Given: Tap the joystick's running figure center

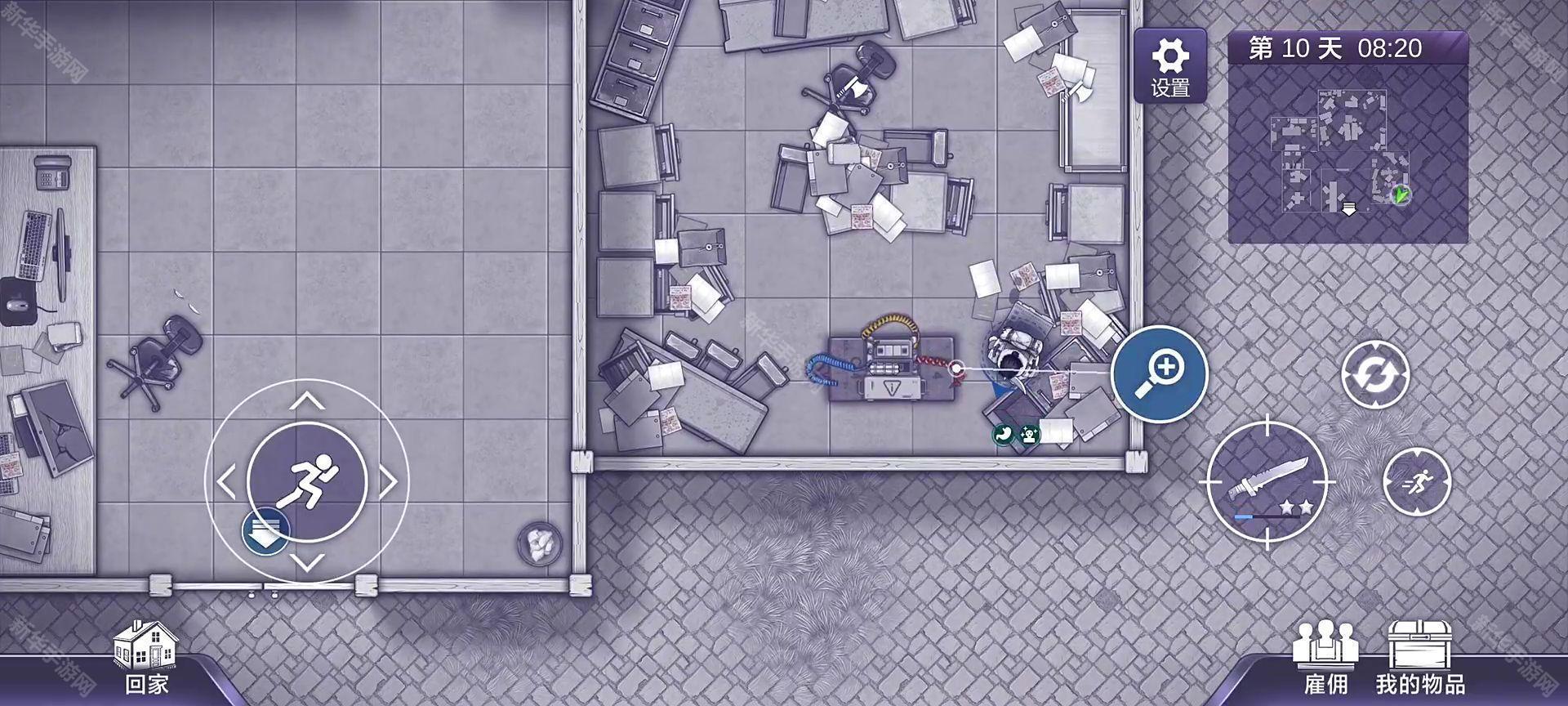Looking at the screenshot, I should (x=307, y=482).
